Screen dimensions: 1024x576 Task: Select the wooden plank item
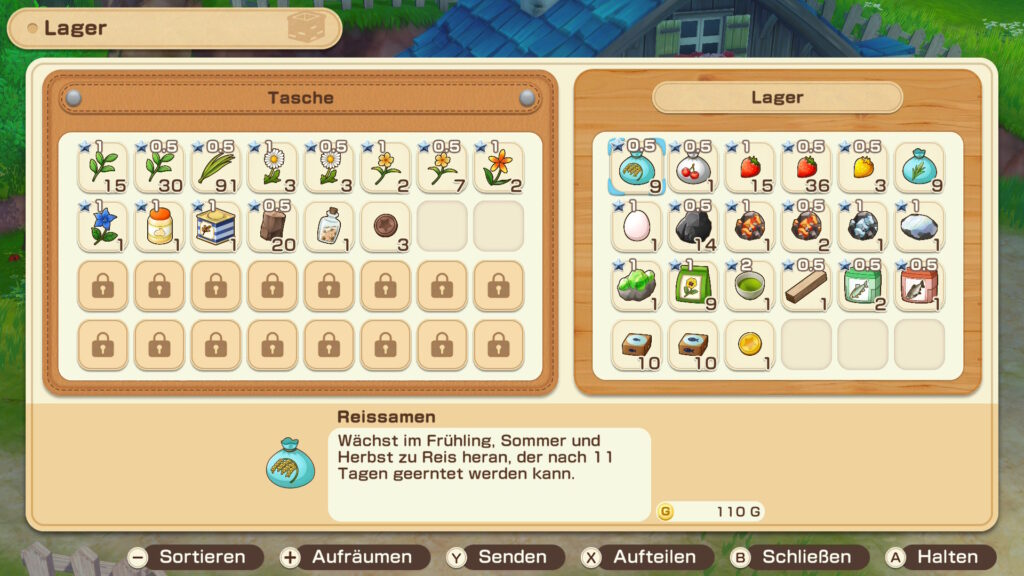click(806, 285)
